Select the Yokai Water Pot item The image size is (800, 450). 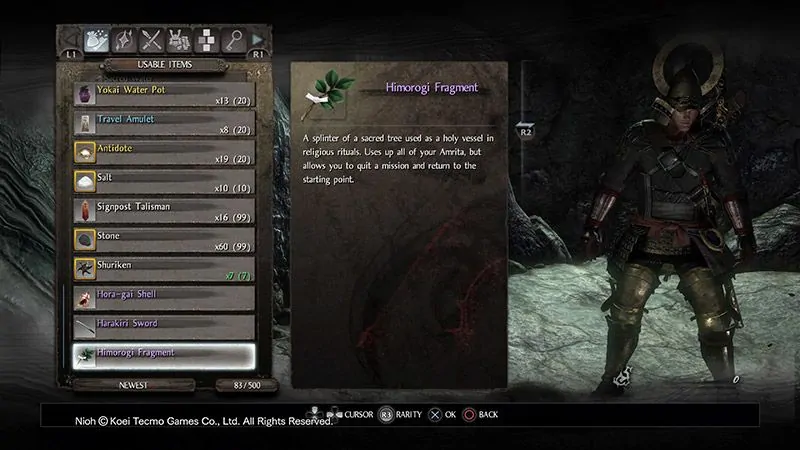(162, 95)
